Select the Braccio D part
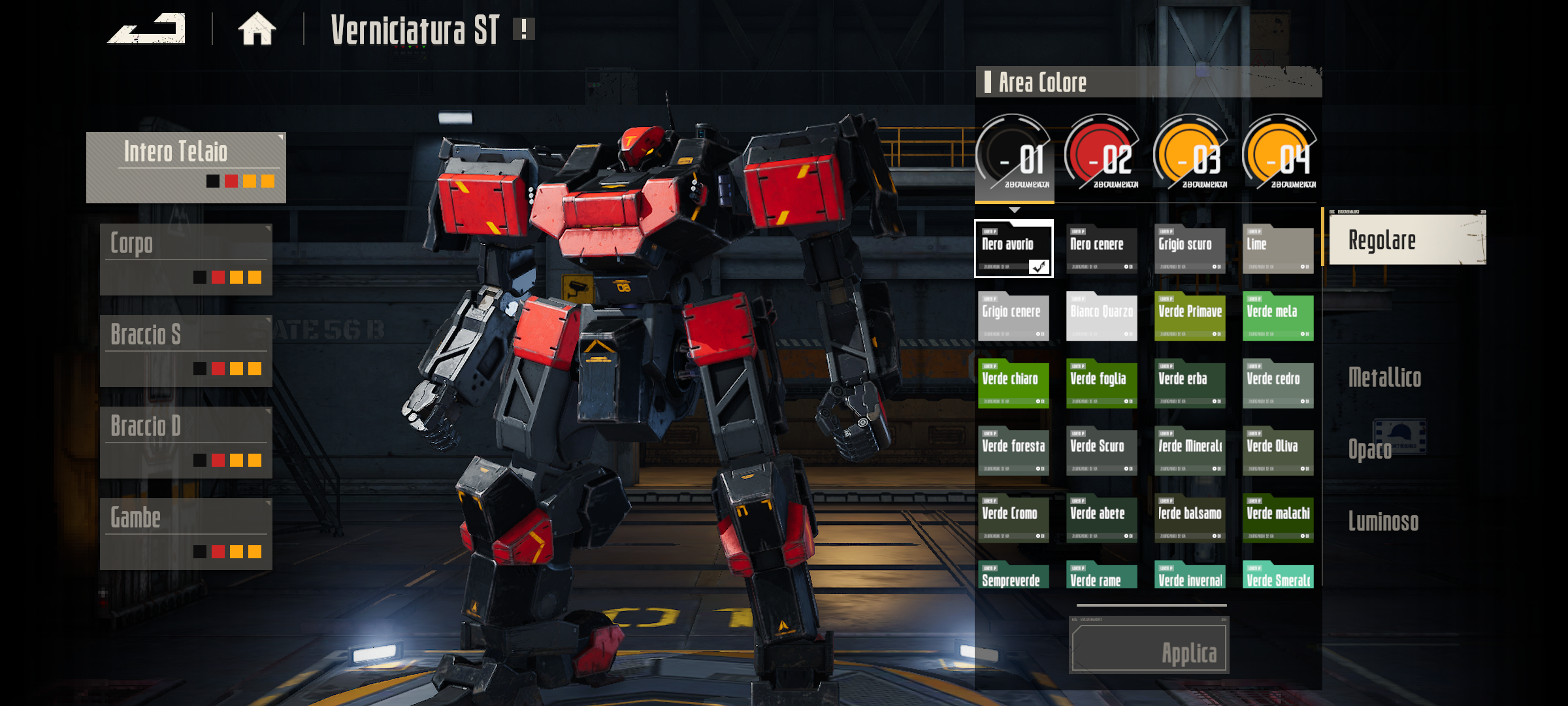Screen dimensions: 1568x706 (x=186, y=443)
